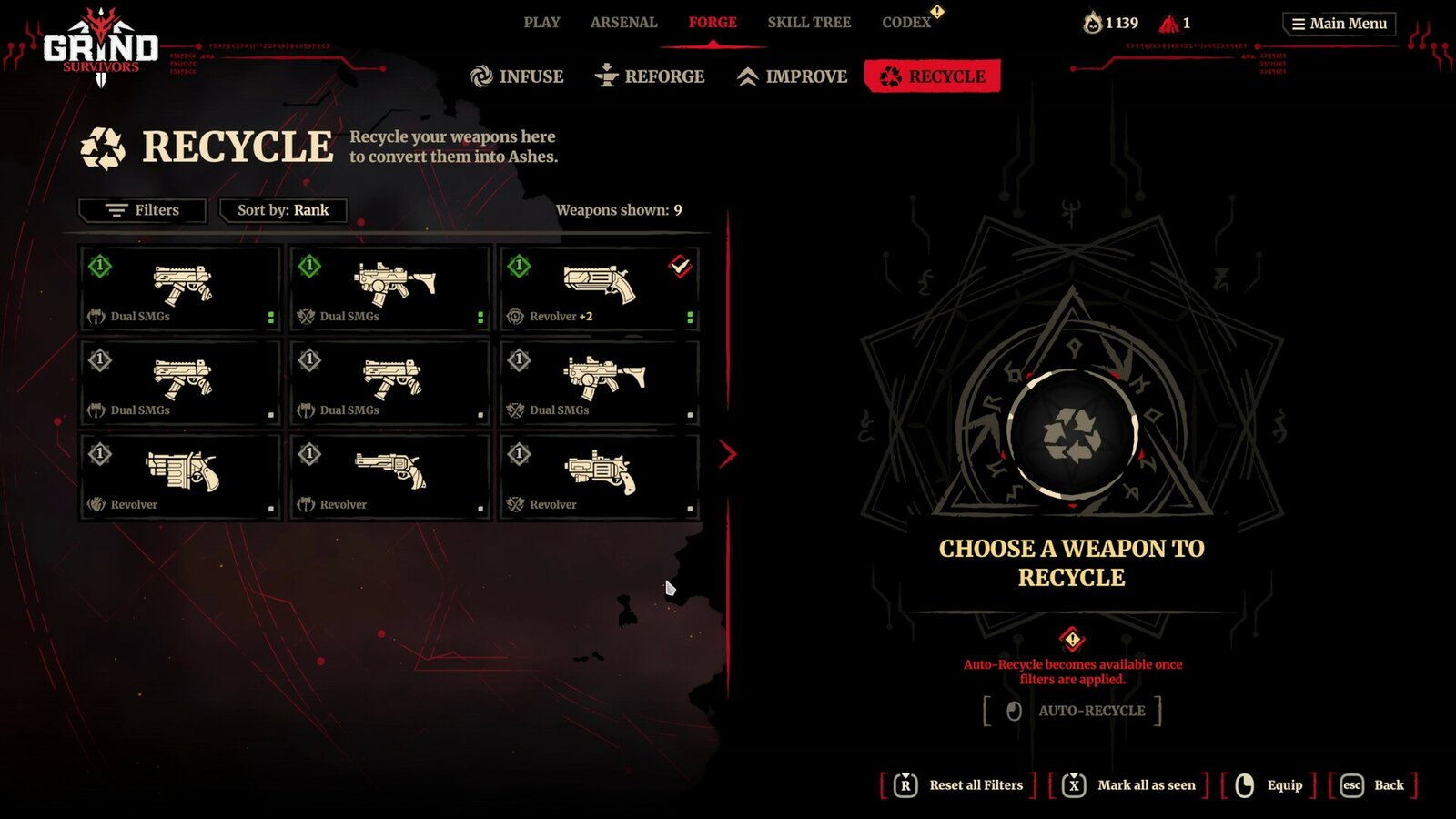Click the eye icon on the Revolver +2 card
1456x819 pixels.
pyautogui.click(x=515, y=317)
